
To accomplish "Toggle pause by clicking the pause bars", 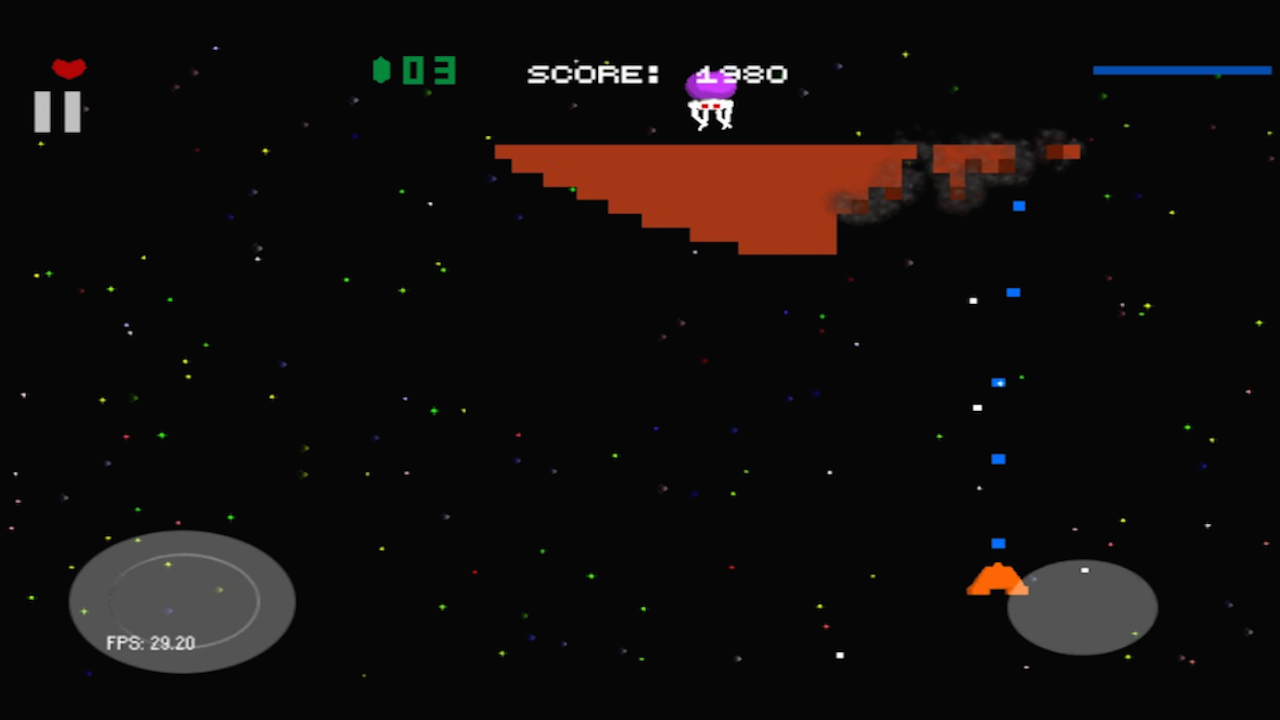I will point(57,110).
